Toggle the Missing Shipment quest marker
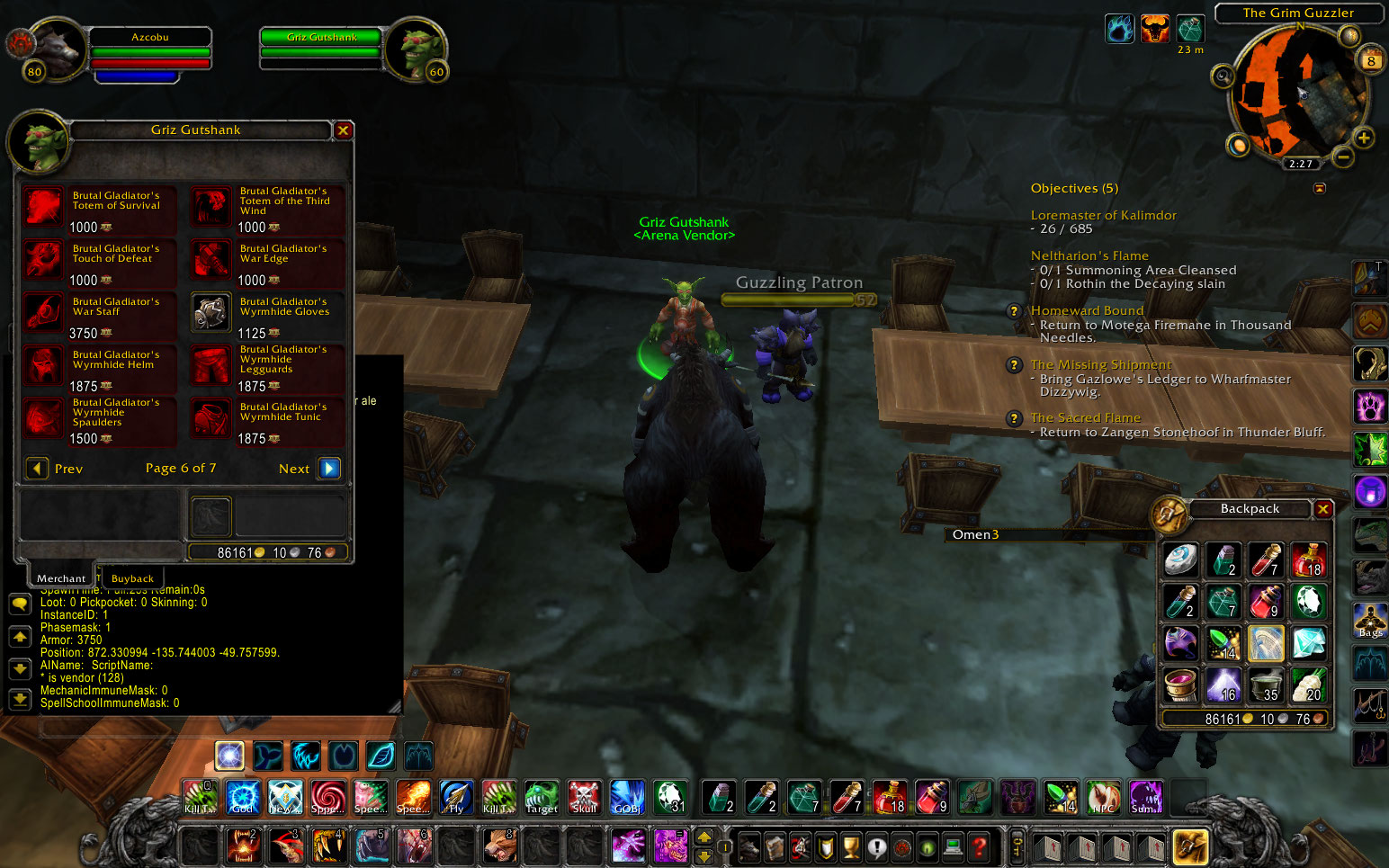 [1014, 365]
